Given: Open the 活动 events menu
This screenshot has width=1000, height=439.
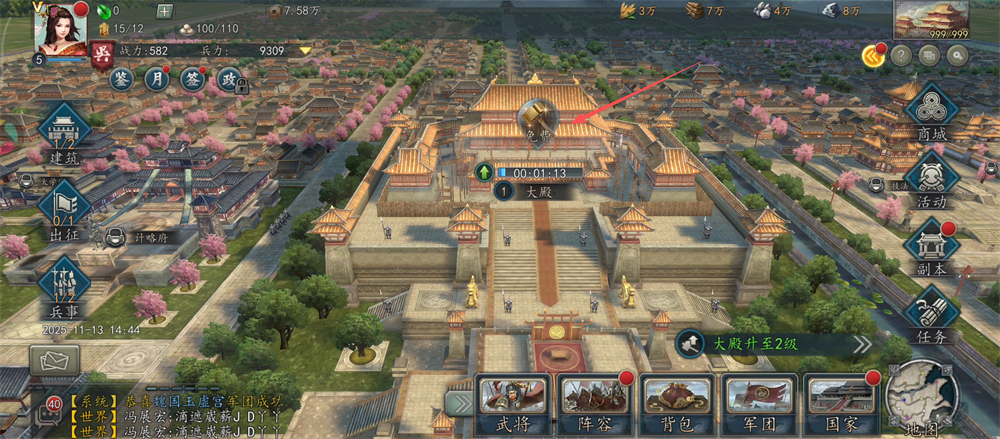Looking at the screenshot, I should (x=931, y=181).
